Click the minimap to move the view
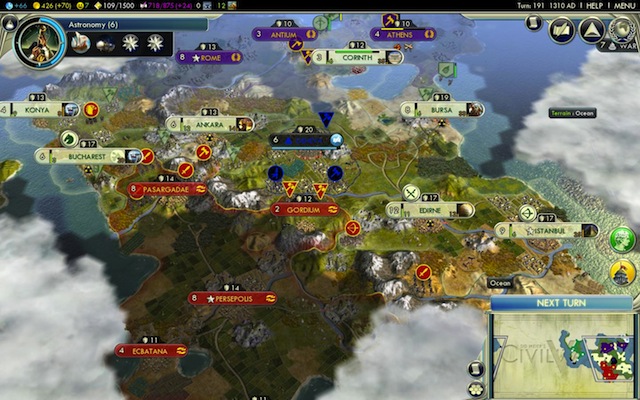The width and height of the screenshot is (640, 400). (x=562, y=355)
